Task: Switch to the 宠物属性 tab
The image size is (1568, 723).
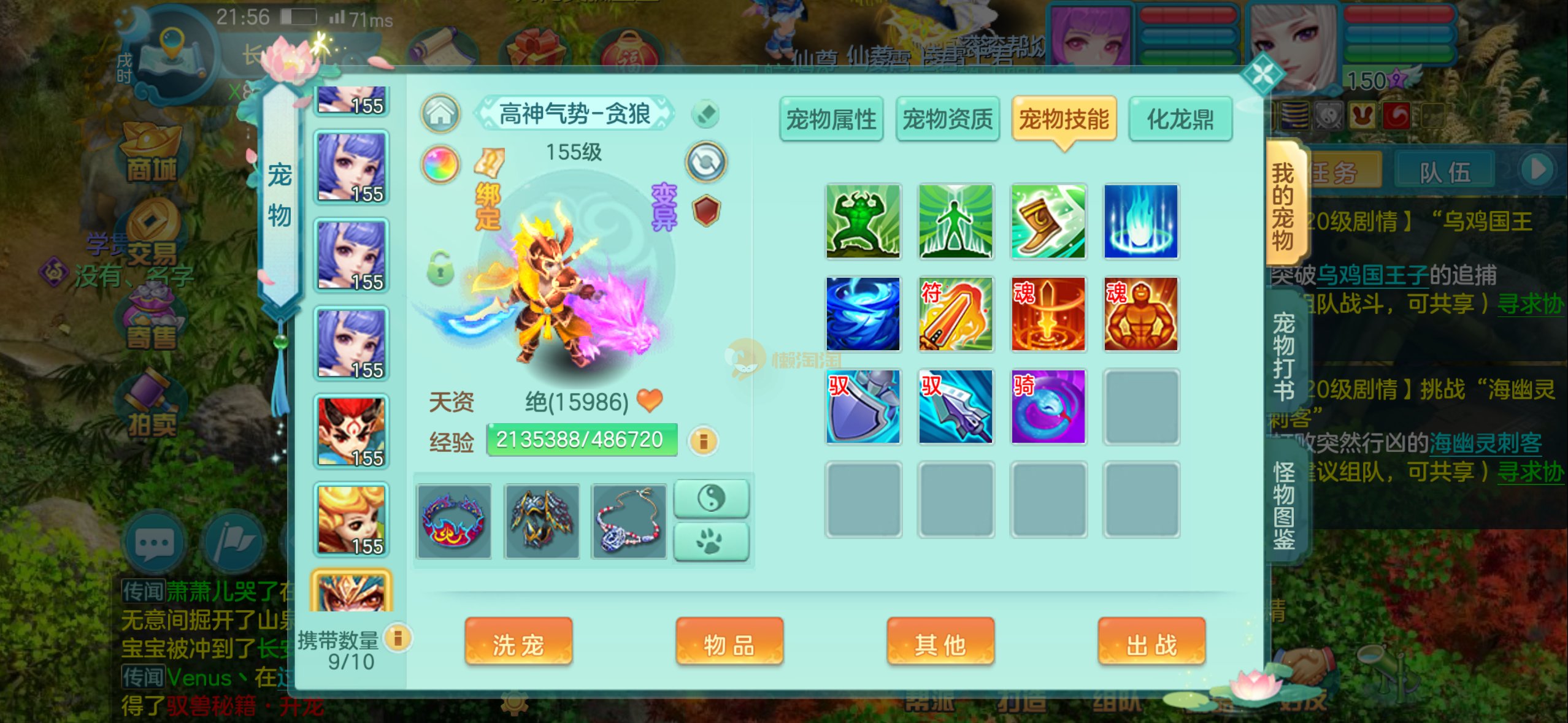Action: tap(831, 119)
